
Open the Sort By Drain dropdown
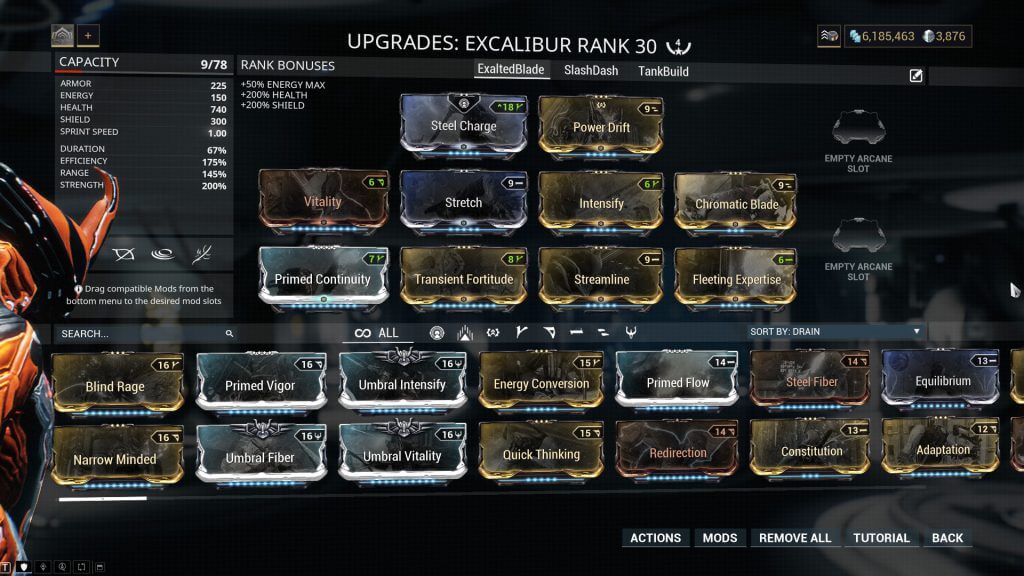pos(835,331)
